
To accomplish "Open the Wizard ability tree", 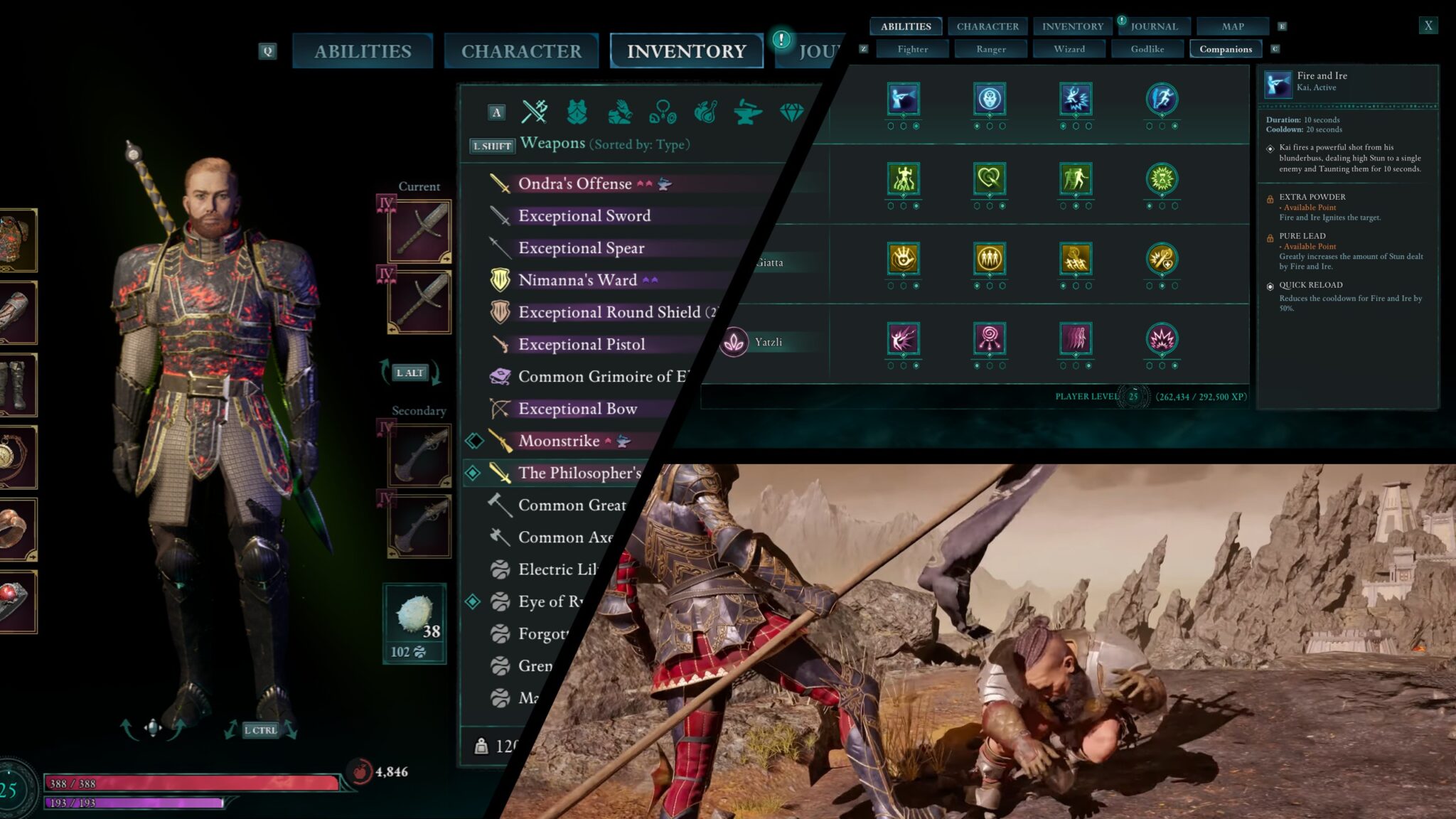I will pyautogui.click(x=1069, y=49).
